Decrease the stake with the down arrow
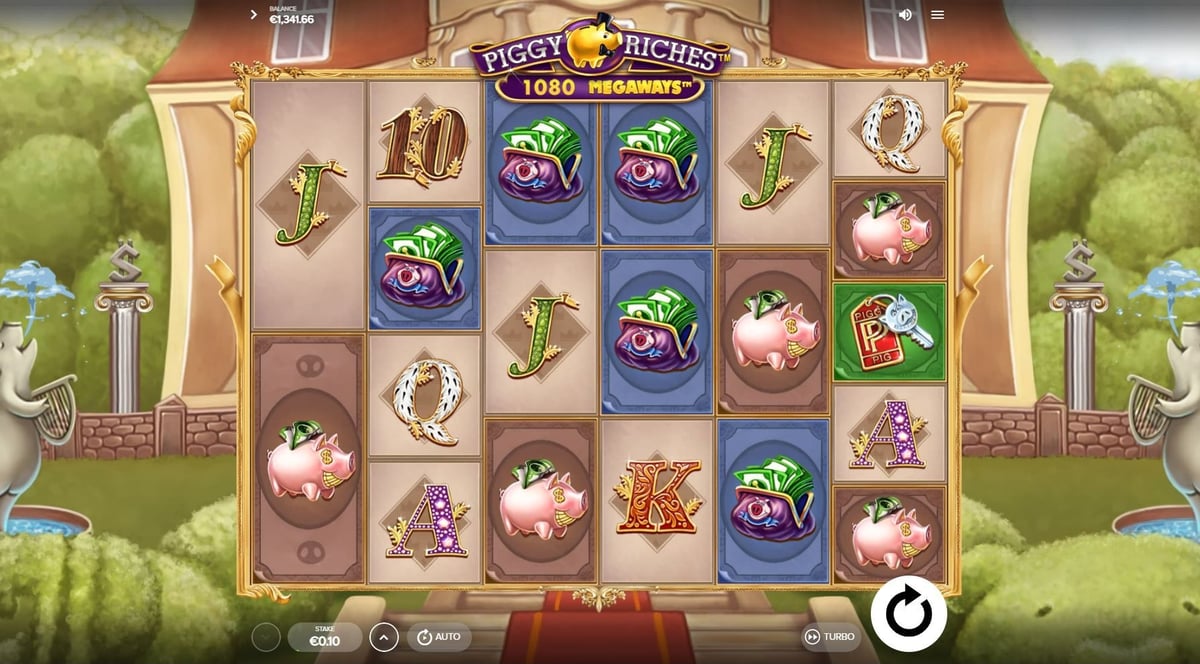Image resolution: width=1200 pixels, height=664 pixels. pyautogui.click(x=266, y=637)
